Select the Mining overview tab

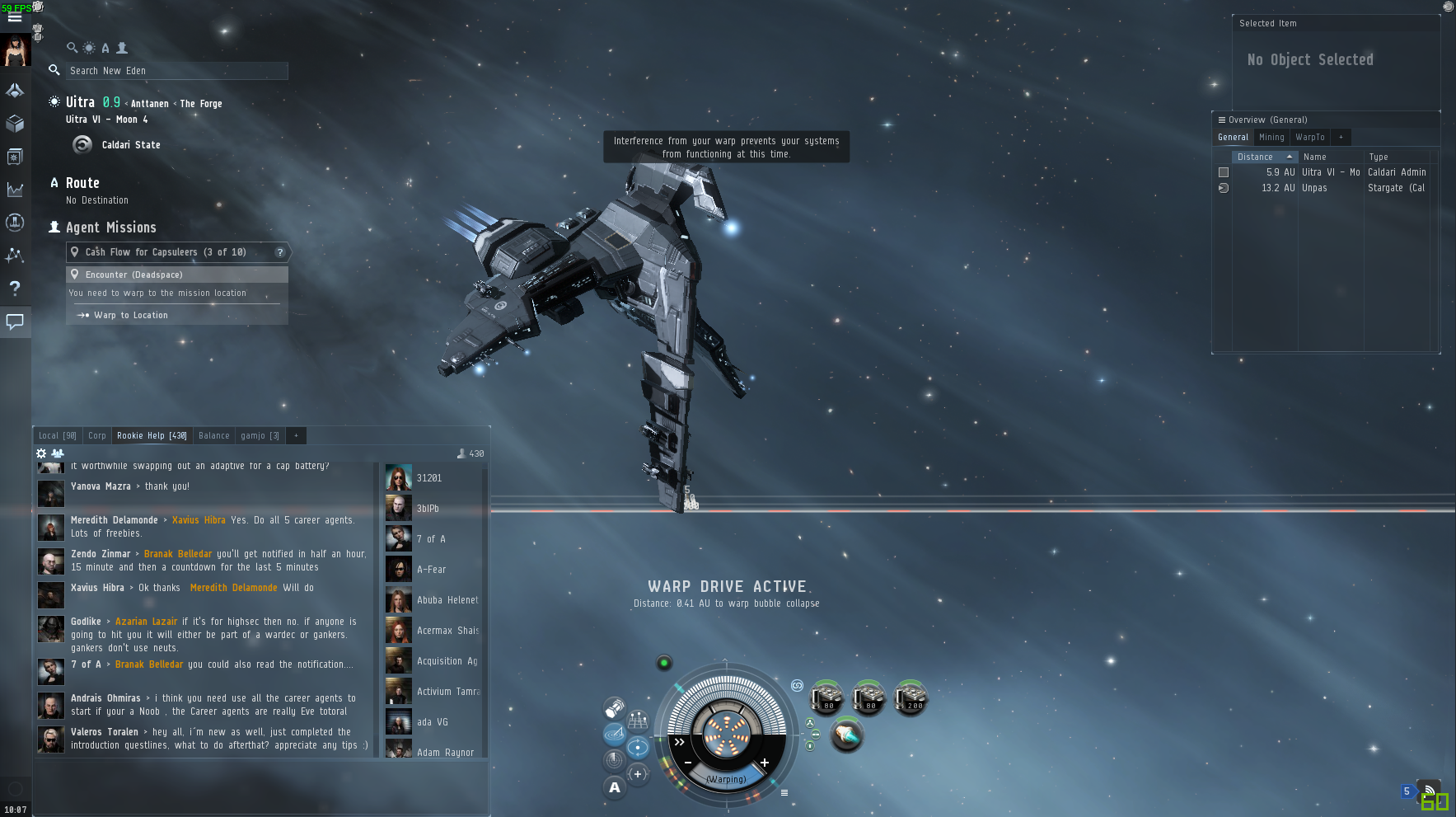click(x=1271, y=137)
